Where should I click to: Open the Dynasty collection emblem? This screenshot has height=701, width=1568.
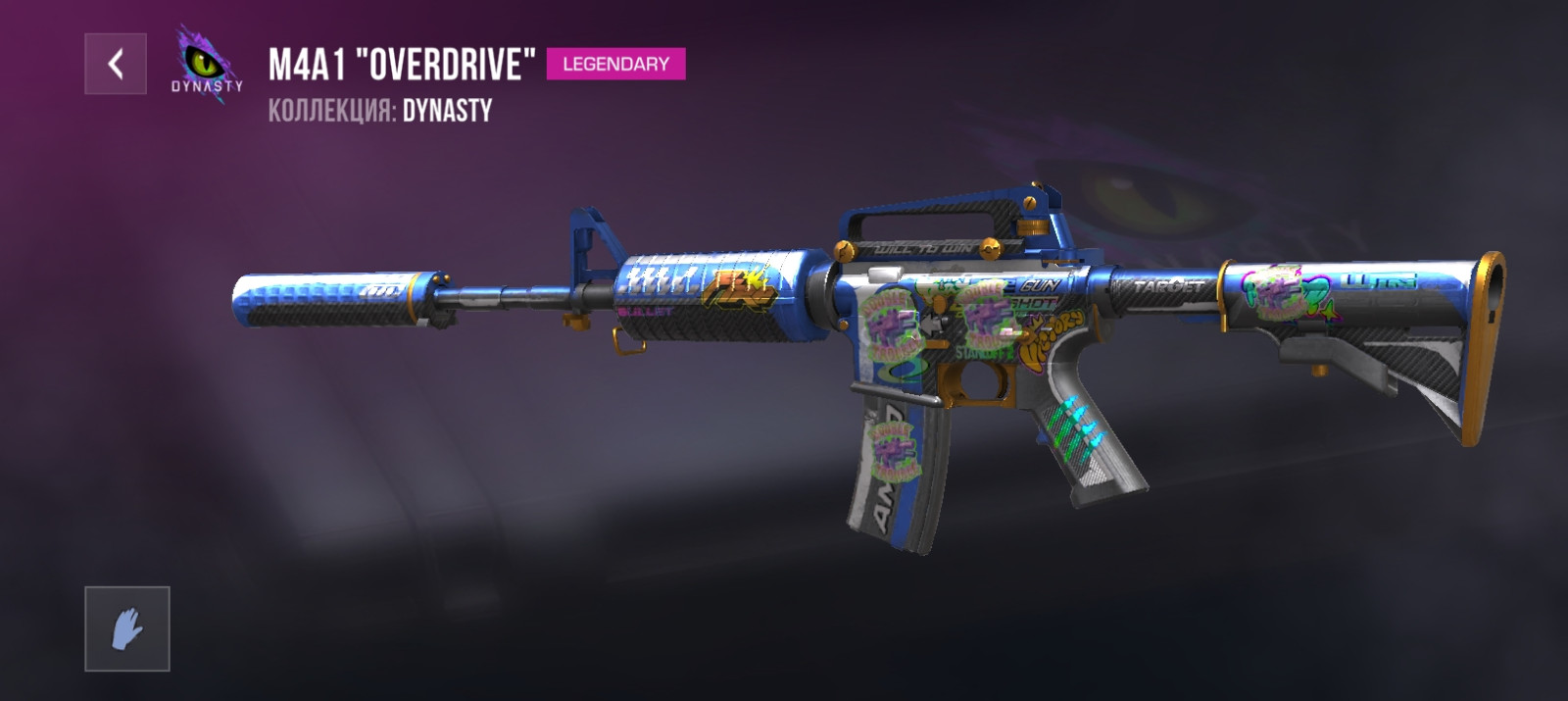click(x=207, y=63)
